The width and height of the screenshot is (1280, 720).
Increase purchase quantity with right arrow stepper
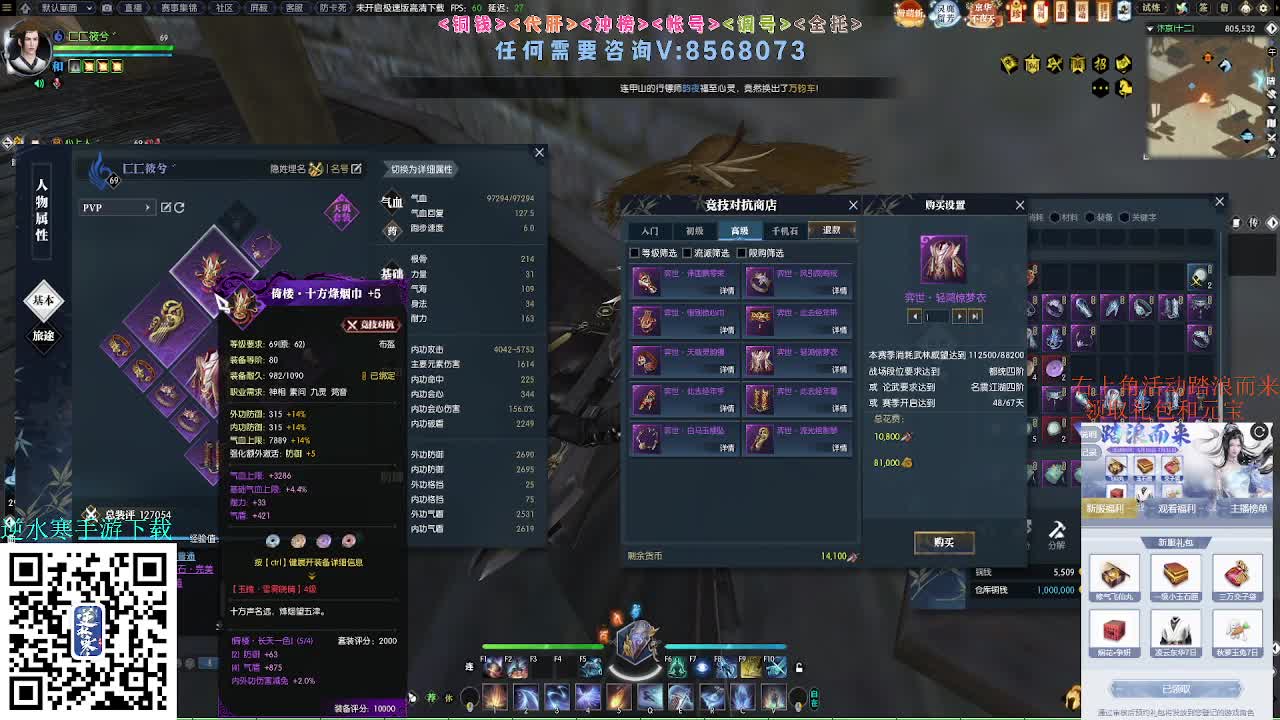[x=961, y=316]
